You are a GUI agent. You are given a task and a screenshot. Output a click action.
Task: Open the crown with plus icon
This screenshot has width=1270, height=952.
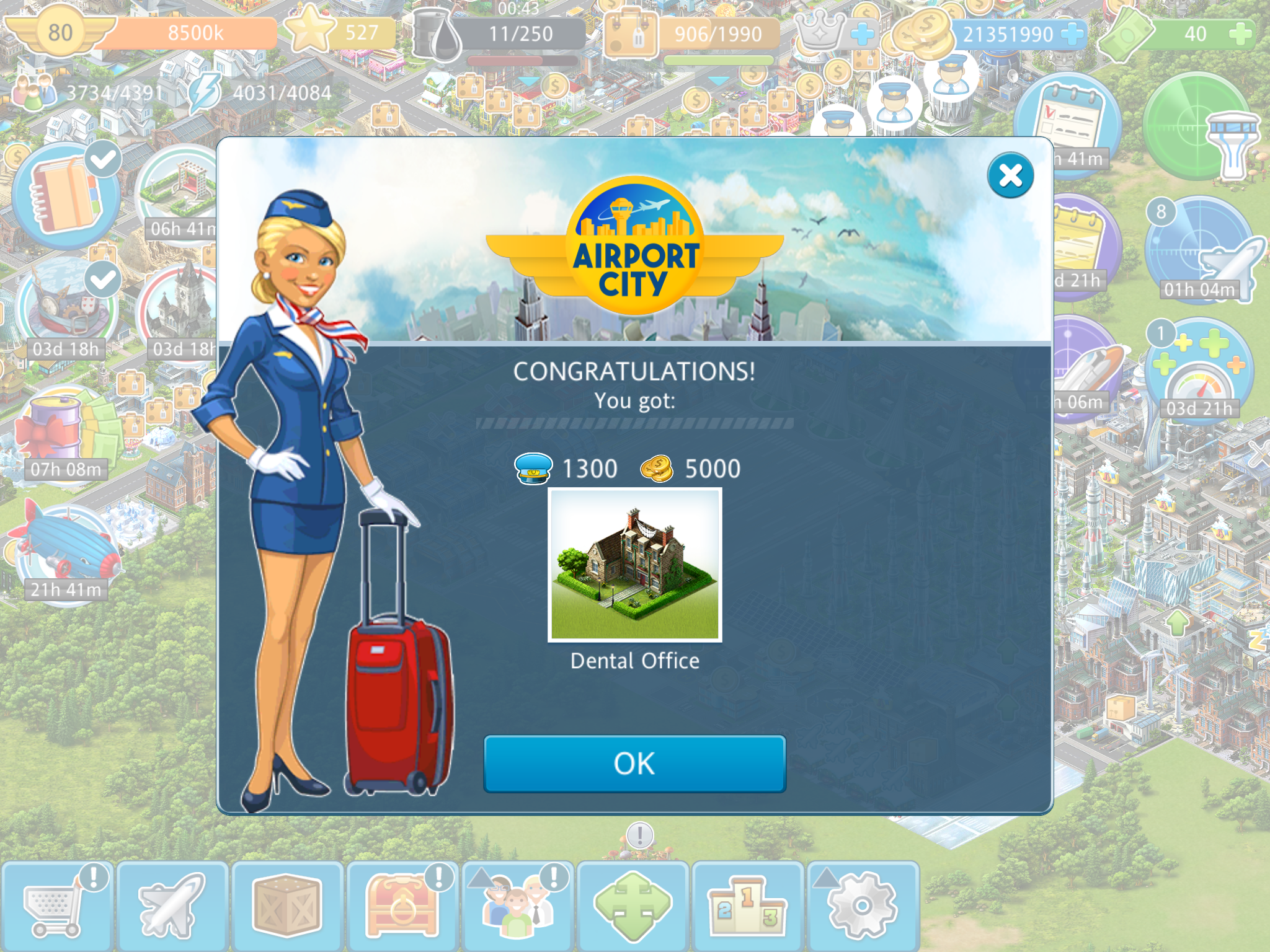pyautogui.click(x=834, y=32)
